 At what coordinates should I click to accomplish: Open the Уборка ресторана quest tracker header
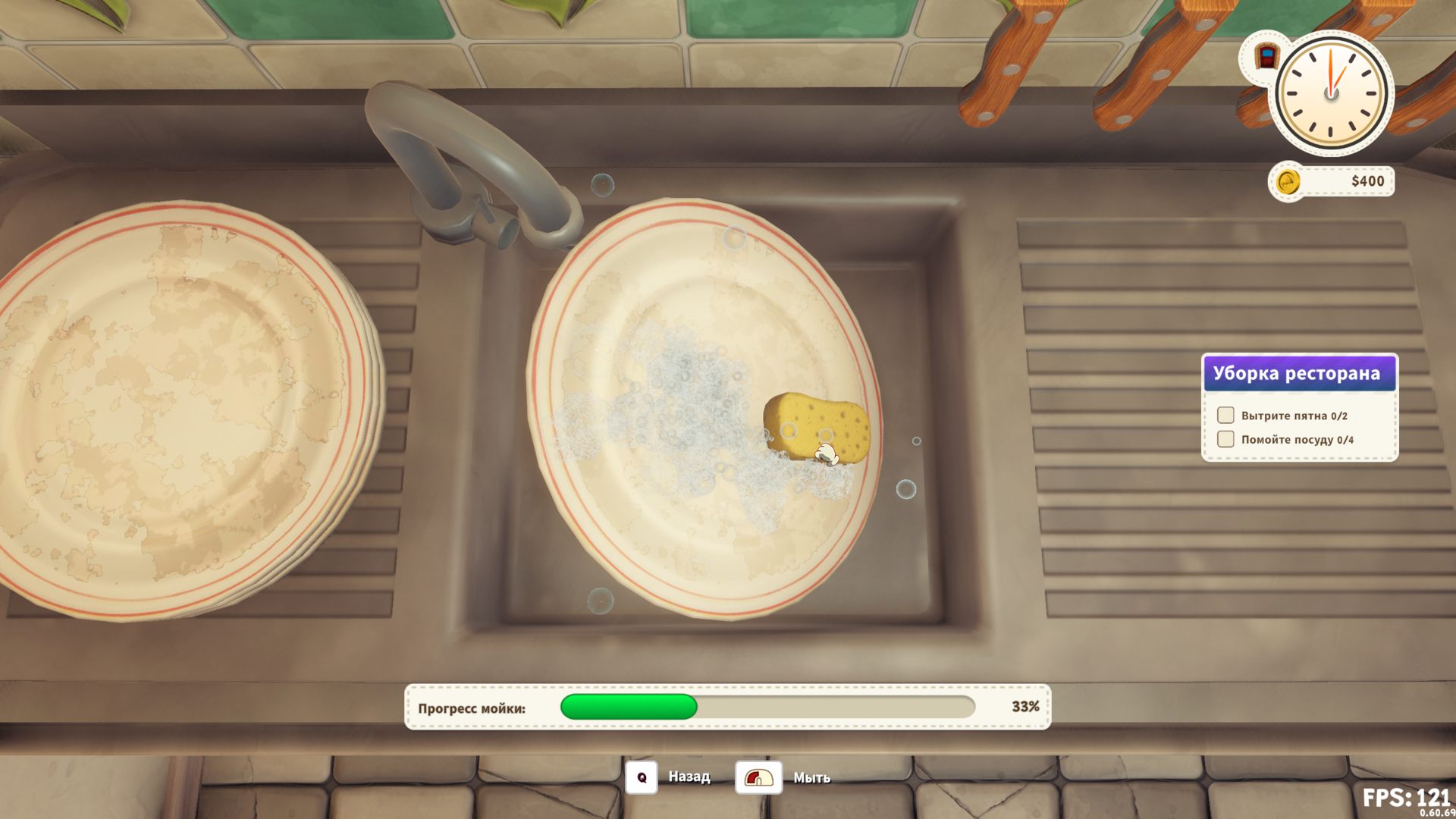1299,373
